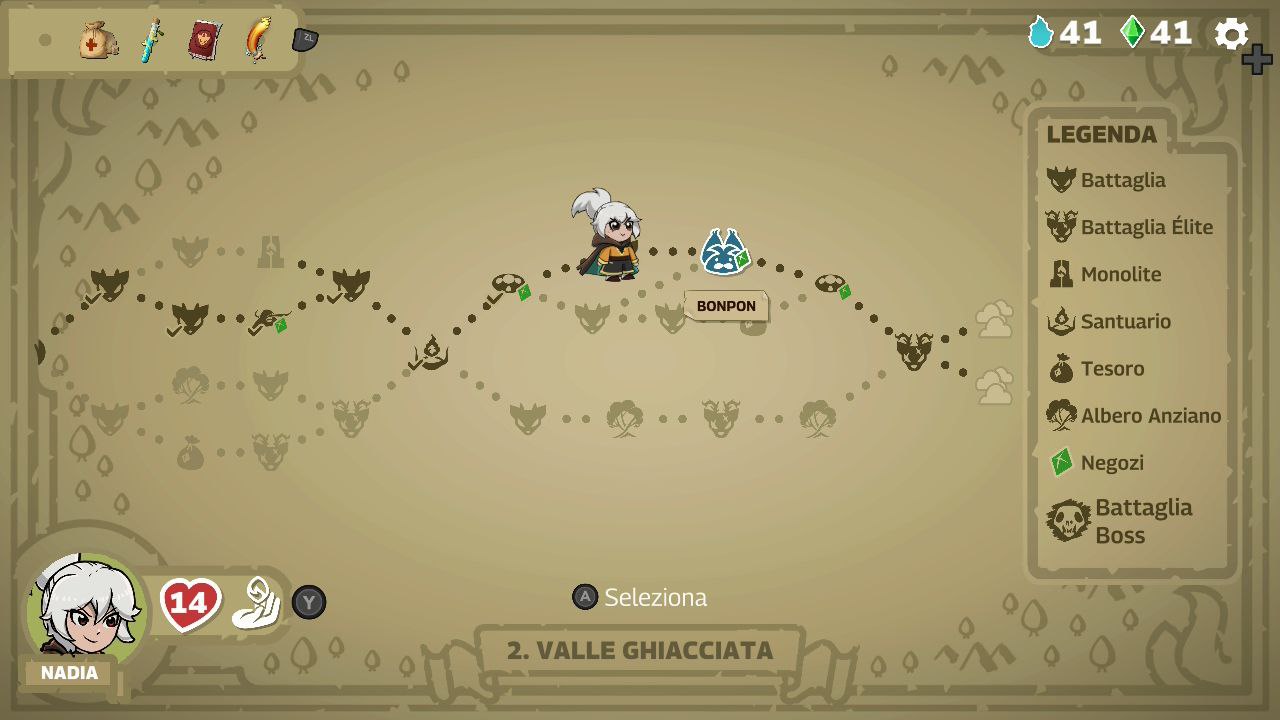Select the healing pouch item
1280x720 pixels.
(x=98, y=41)
